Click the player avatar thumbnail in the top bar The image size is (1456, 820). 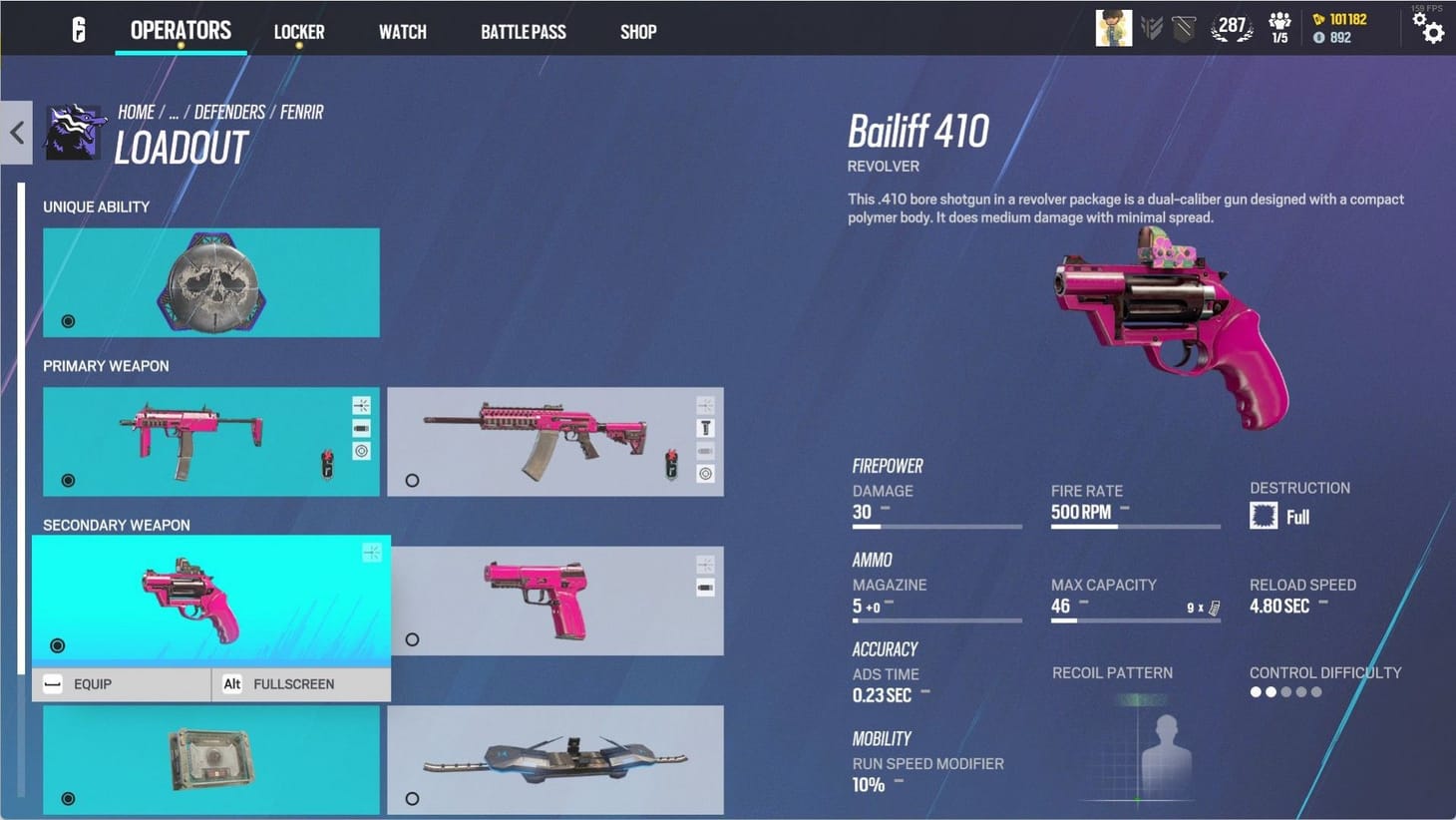1113,28
